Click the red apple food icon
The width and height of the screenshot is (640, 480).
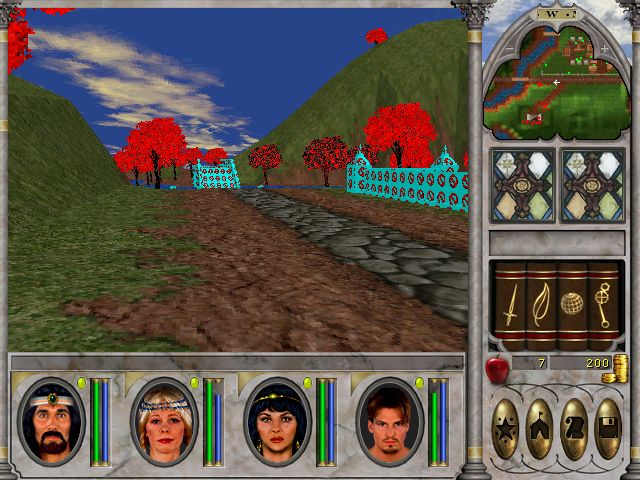pos(496,368)
